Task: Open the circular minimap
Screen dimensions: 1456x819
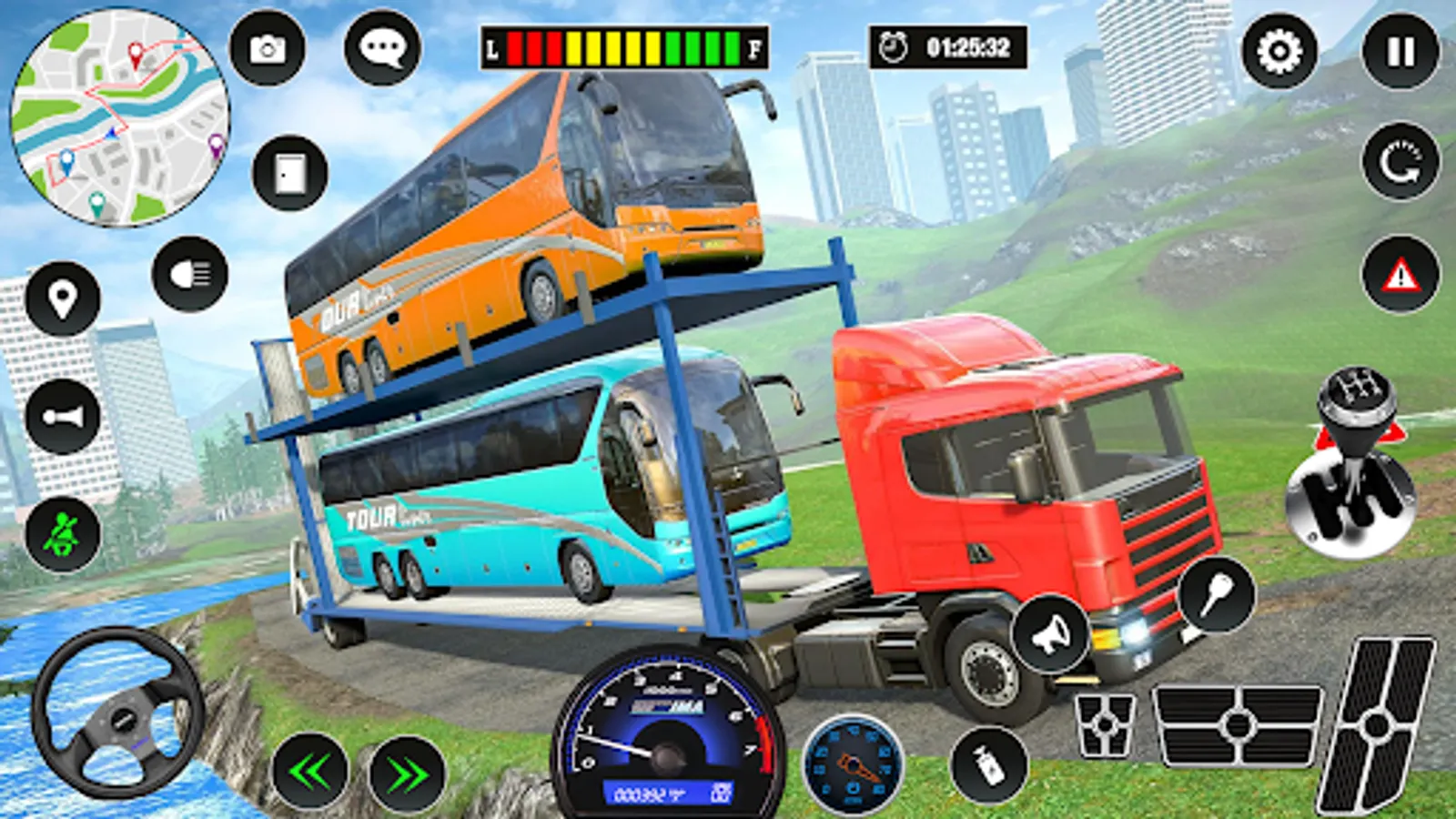Action: [x=119, y=117]
